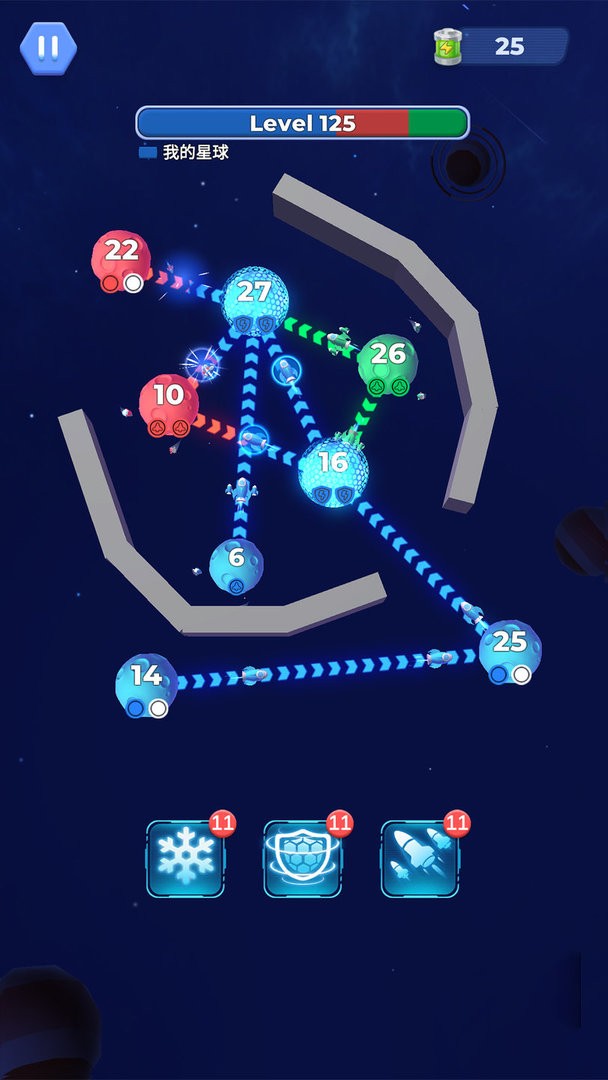The image size is (608, 1080).
Task: Launch the rocket power-up
Action: (x=419, y=859)
